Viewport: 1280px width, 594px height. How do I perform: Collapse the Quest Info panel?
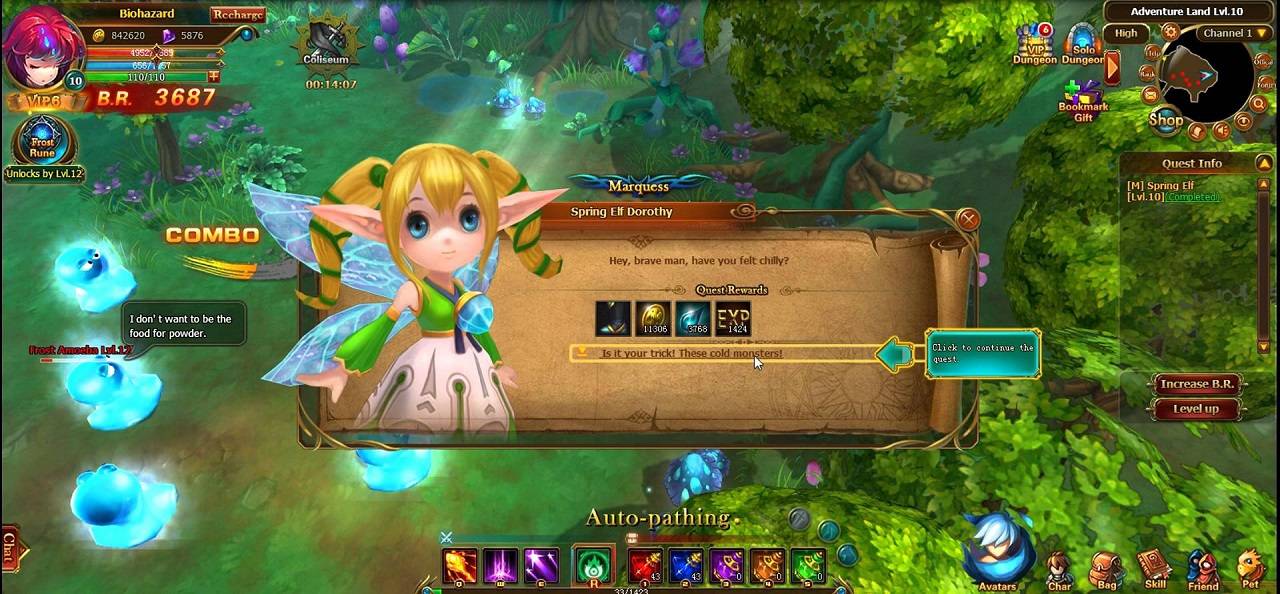coord(1265,163)
